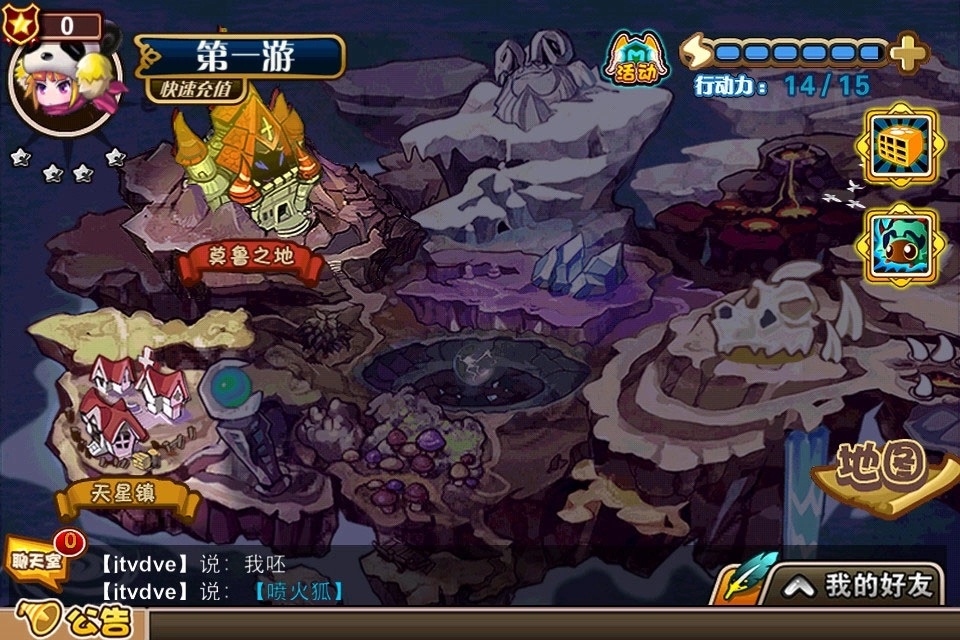Tap the blue feather quill icon
This screenshot has height=640, width=960.
[744, 580]
